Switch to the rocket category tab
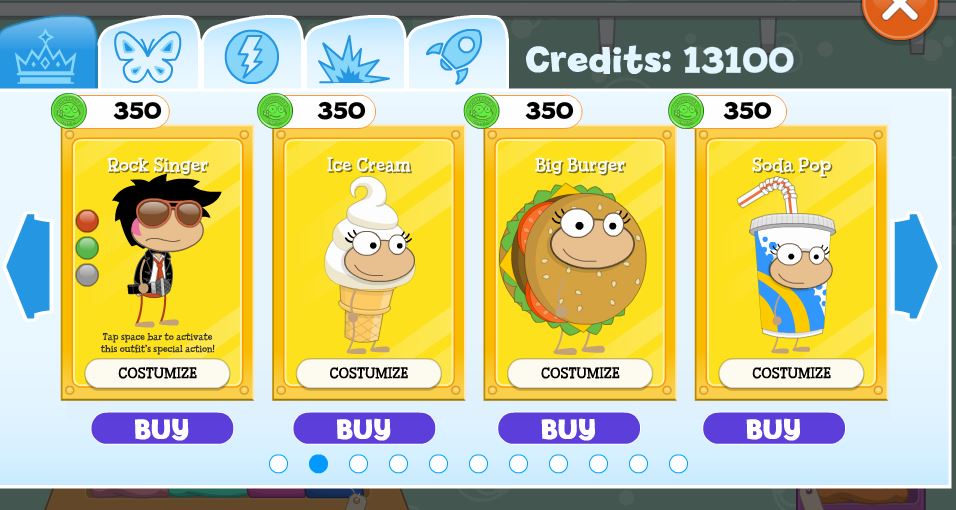This screenshot has height=510, width=956. pyautogui.click(x=455, y=54)
